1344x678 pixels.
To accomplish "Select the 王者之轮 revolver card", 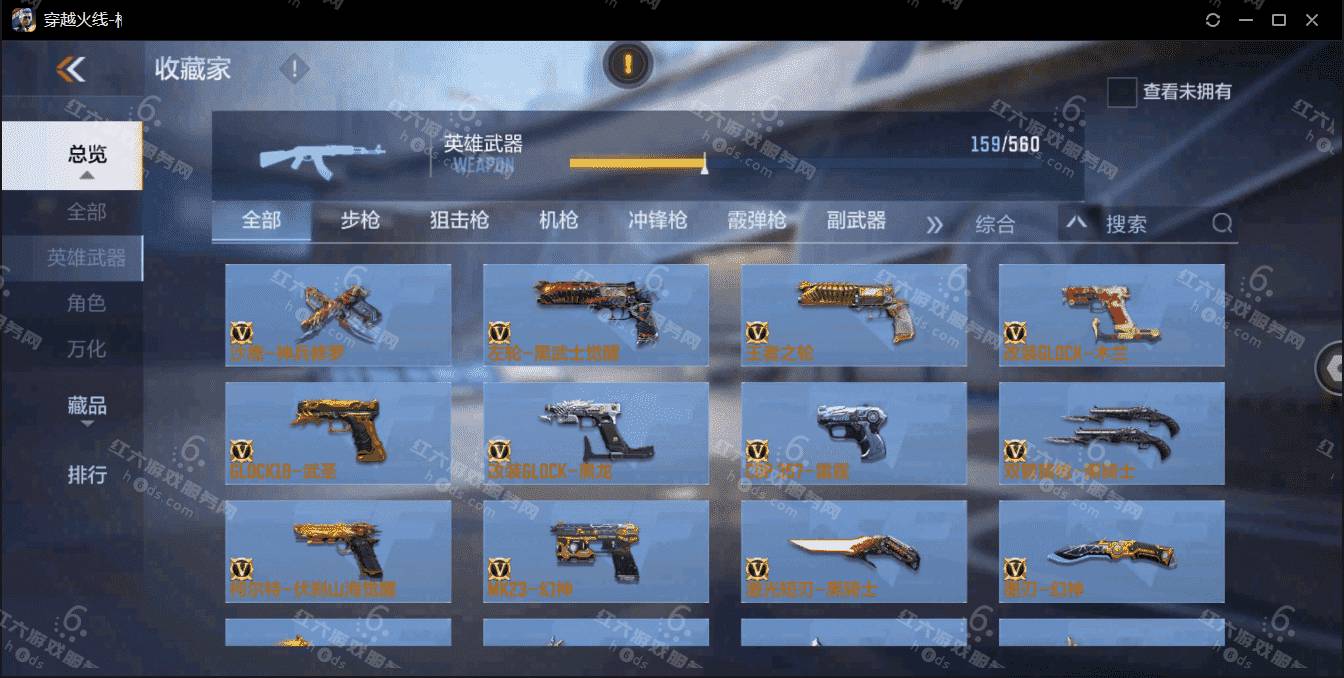I will (854, 315).
